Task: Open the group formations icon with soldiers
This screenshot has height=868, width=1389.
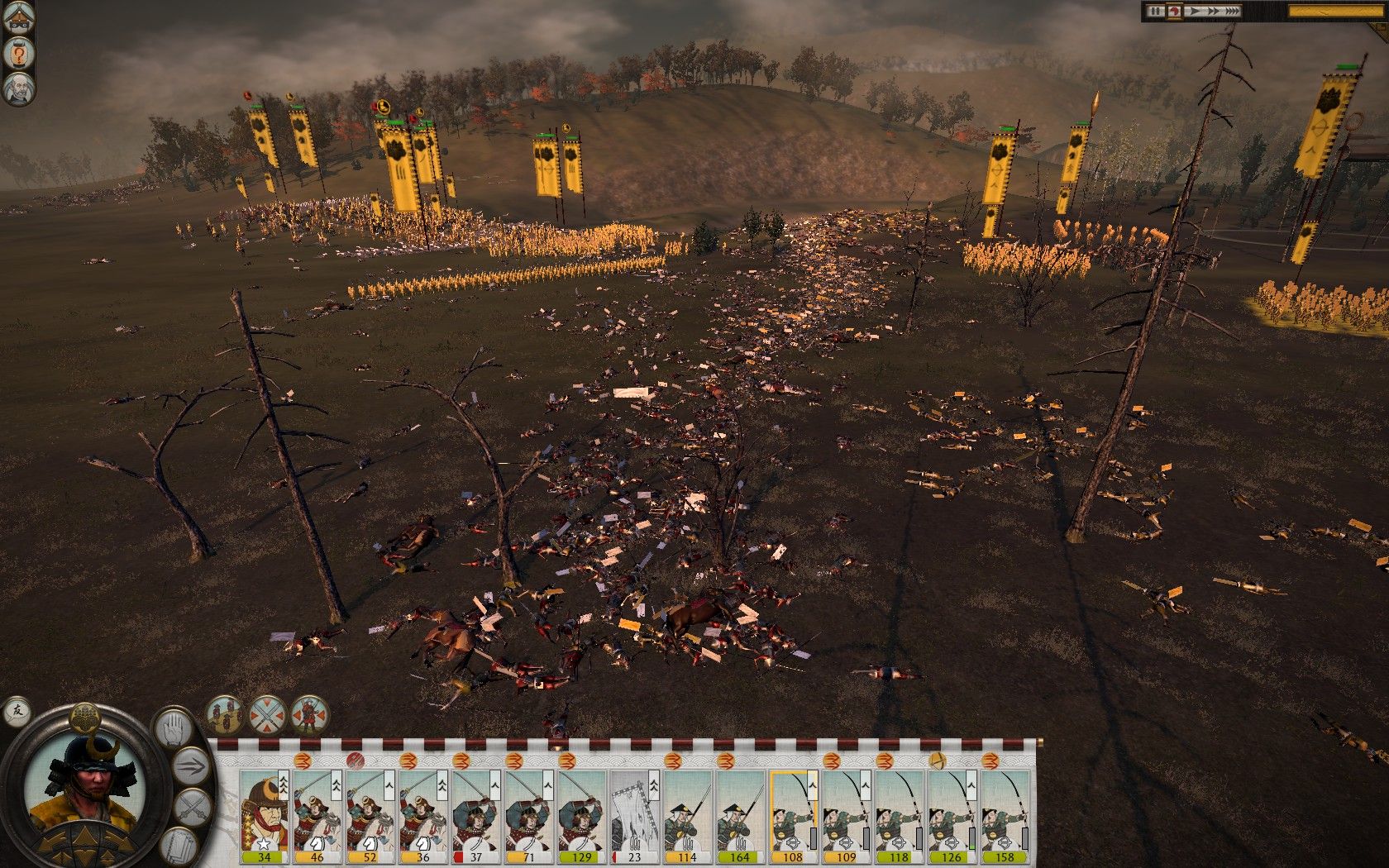Action: (225, 713)
